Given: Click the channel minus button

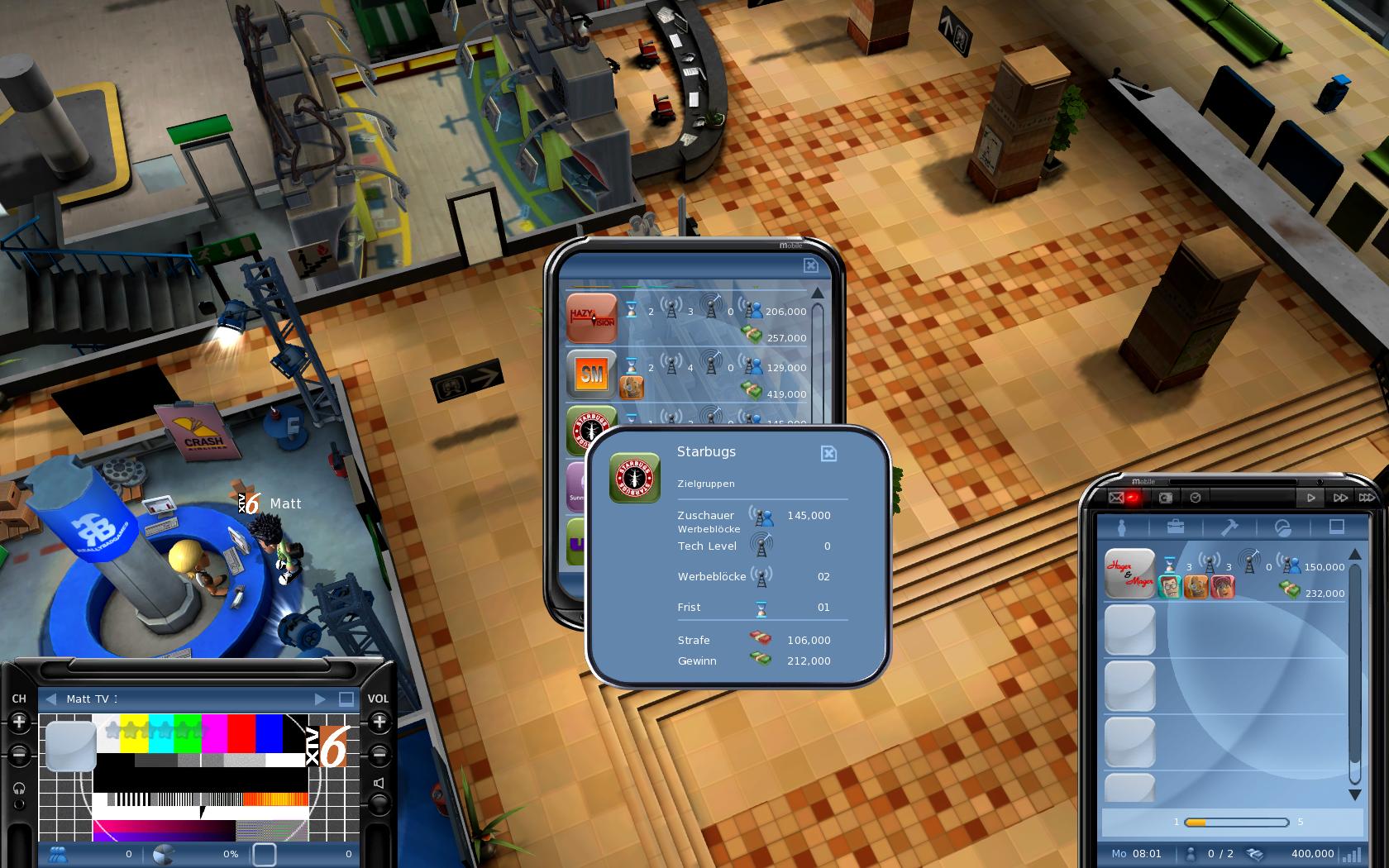Looking at the screenshot, I should [19, 755].
